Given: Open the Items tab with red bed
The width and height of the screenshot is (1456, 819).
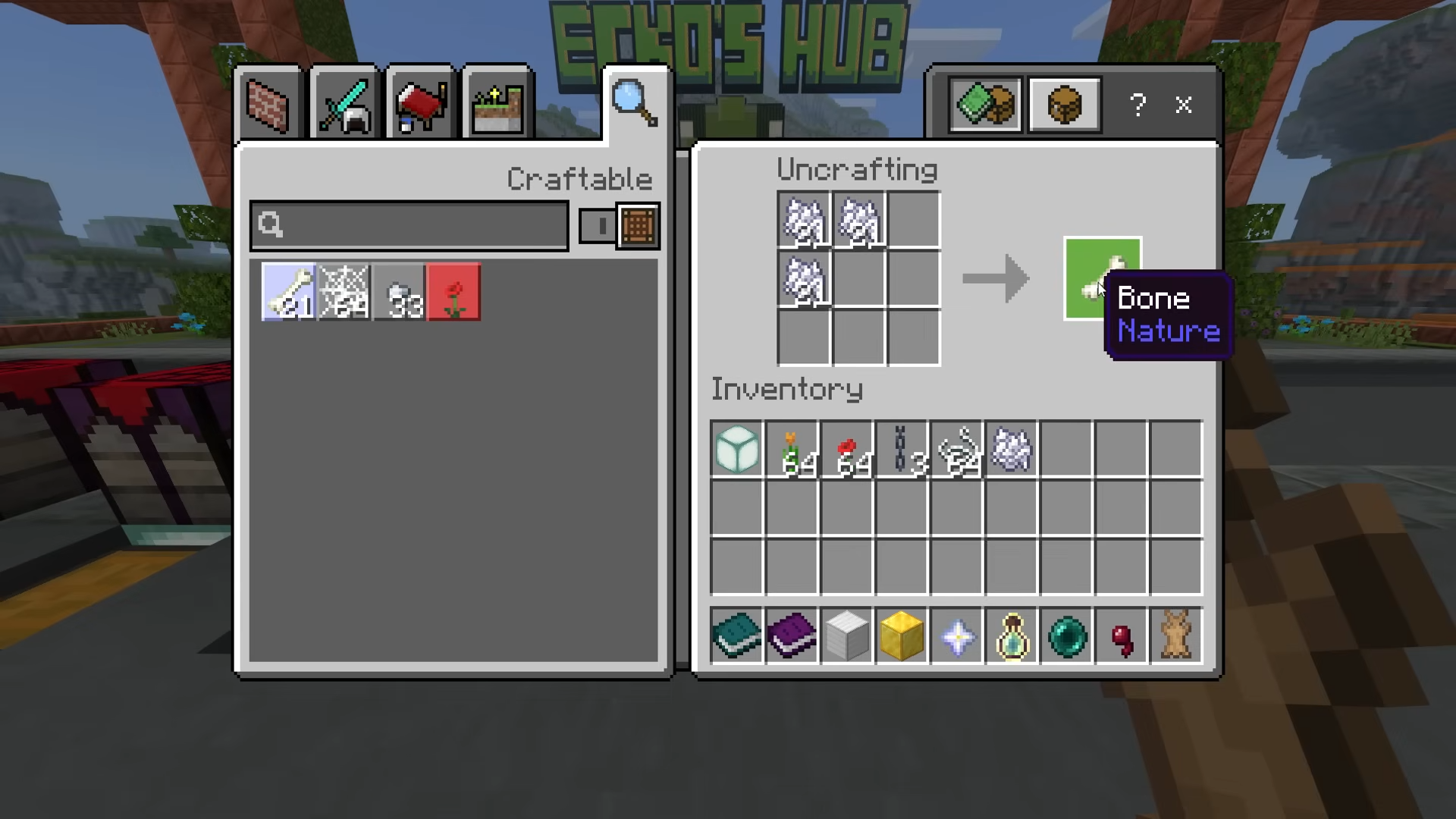Looking at the screenshot, I should (421, 105).
